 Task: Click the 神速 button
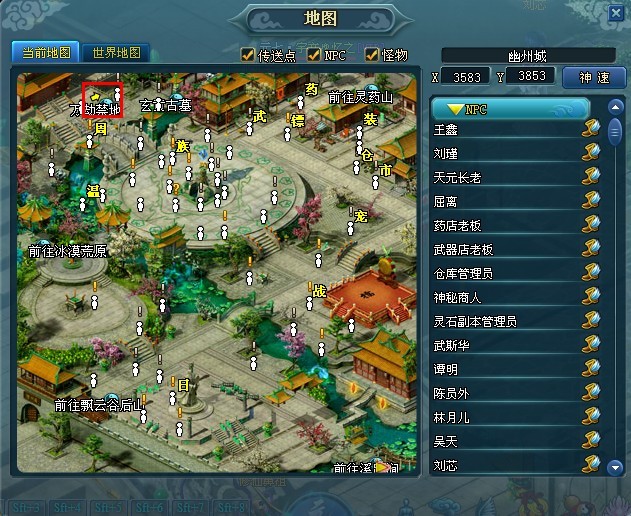594,77
